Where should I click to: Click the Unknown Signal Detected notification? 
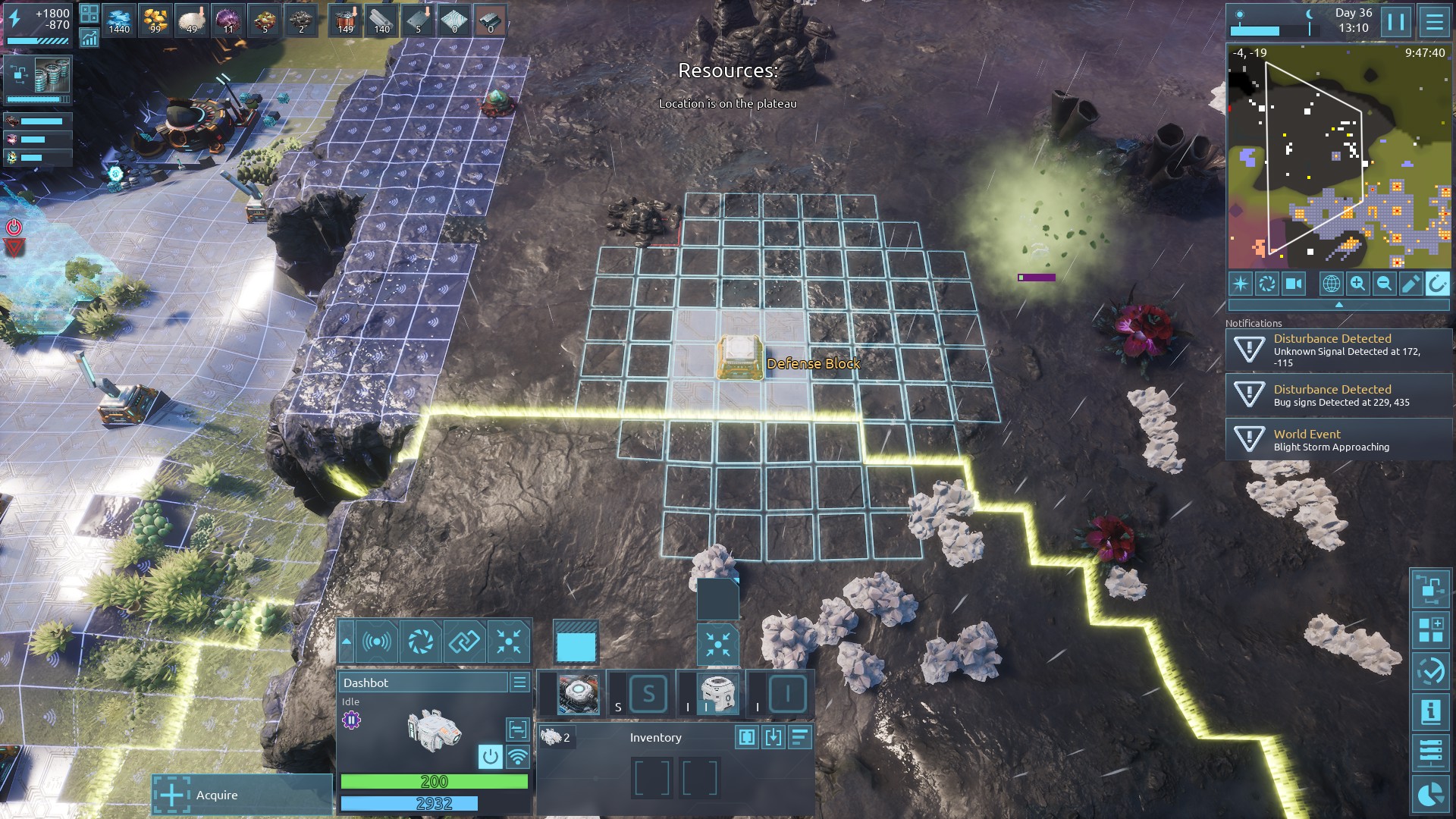(x=1338, y=351)
